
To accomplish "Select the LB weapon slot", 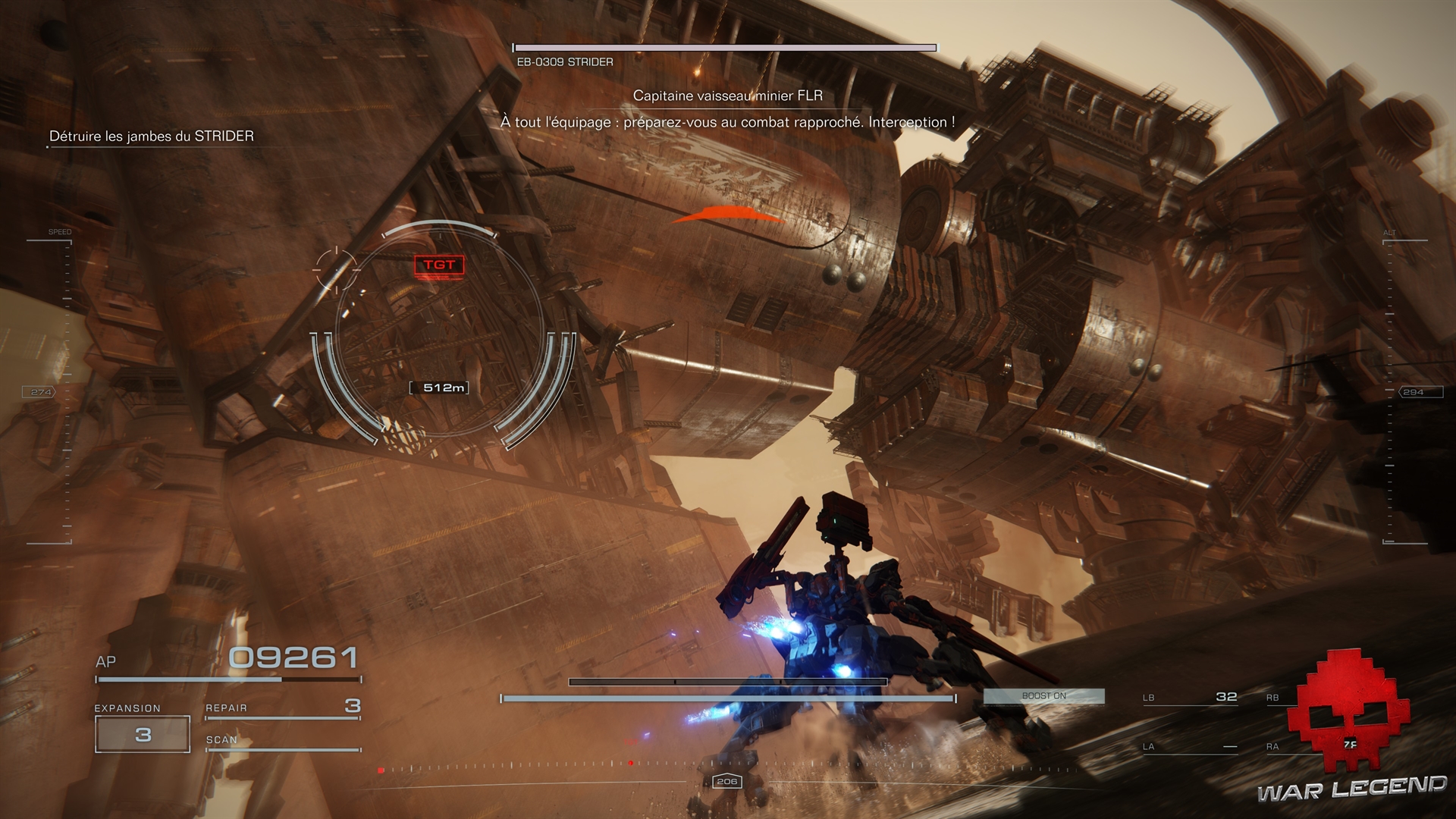I will tap(1190, 698).
